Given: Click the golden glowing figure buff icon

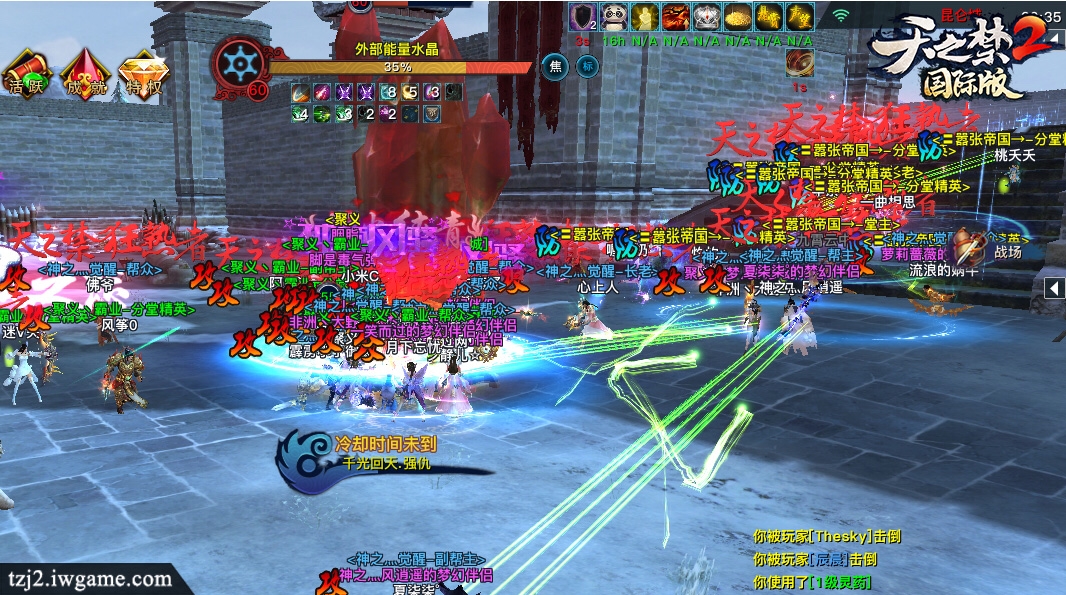Looking at the screenshot, I should [x=644, y=16].
